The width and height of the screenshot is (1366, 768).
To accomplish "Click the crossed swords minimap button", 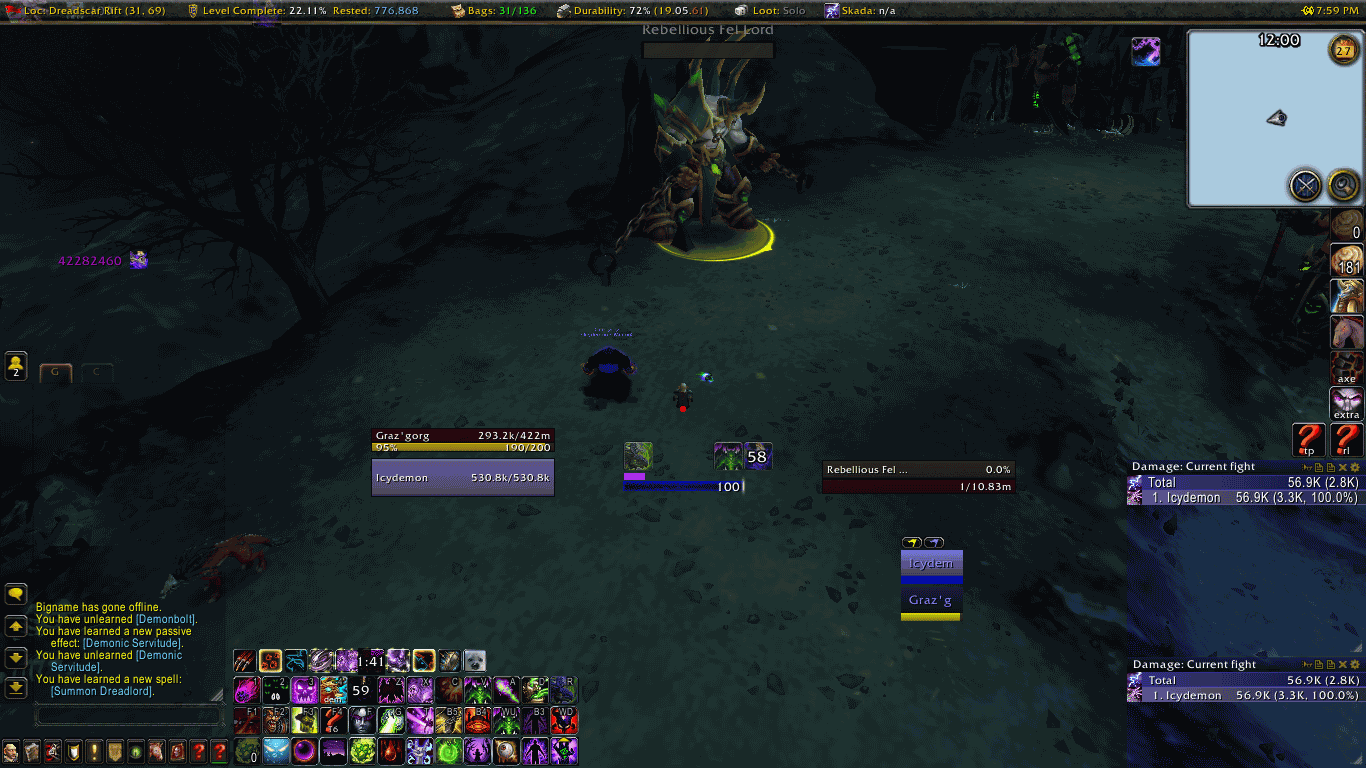I will pos(1305,185).
